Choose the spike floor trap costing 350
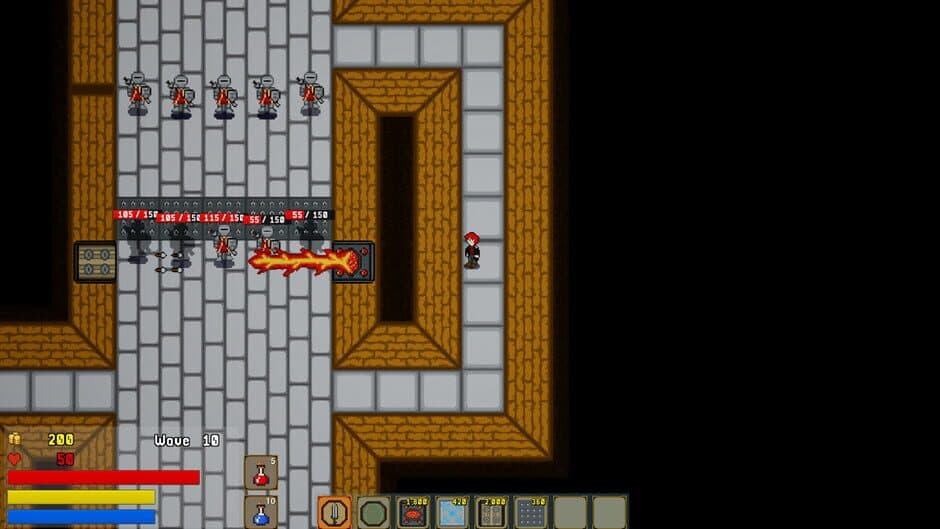Screen dimensions: 940x529 point(530,512)
